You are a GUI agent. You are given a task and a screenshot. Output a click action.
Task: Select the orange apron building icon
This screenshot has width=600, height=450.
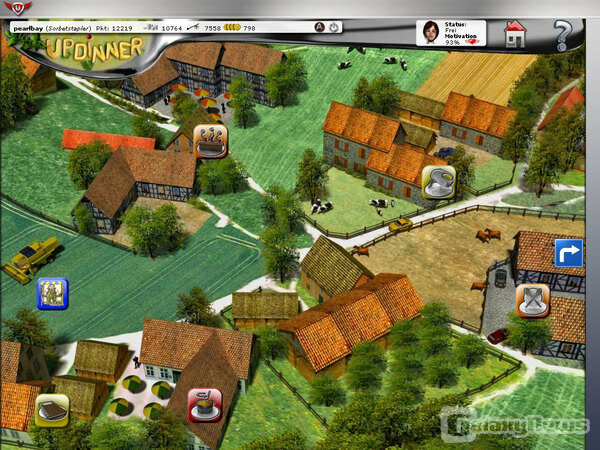(531, 300)
